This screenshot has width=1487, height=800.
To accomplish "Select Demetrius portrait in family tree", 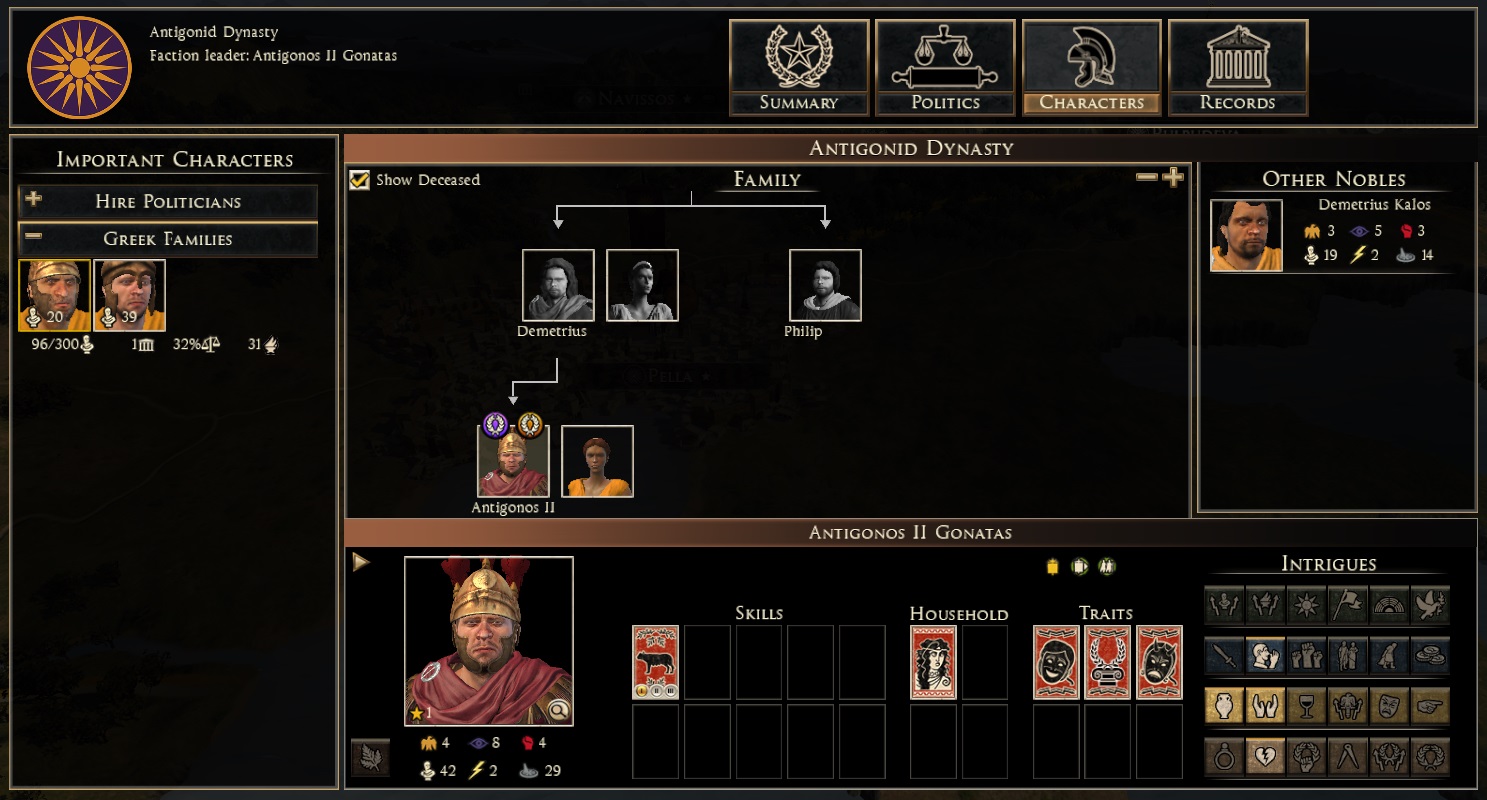I will 558,285.
